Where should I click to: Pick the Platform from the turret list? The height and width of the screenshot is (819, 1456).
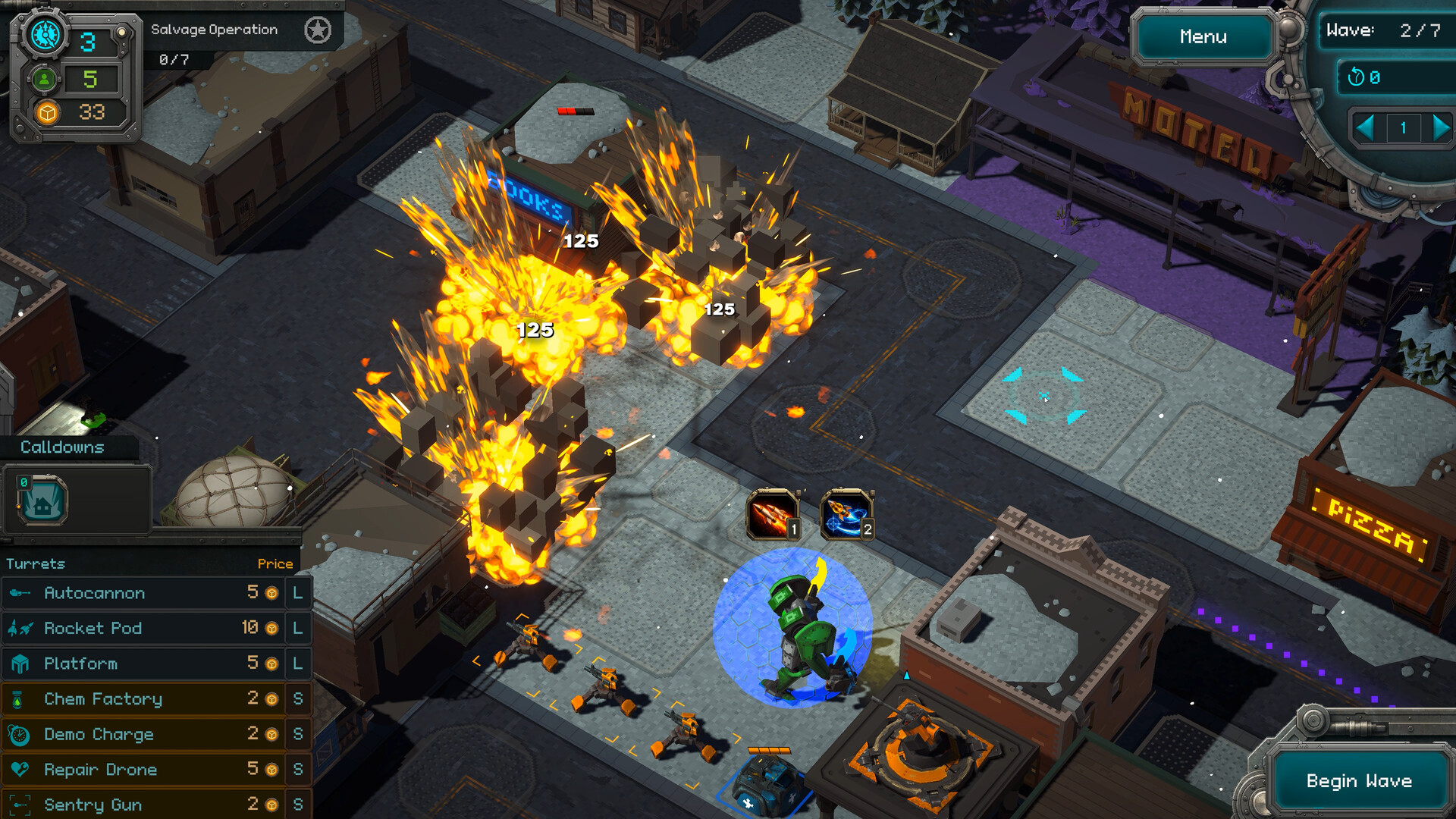144,664
